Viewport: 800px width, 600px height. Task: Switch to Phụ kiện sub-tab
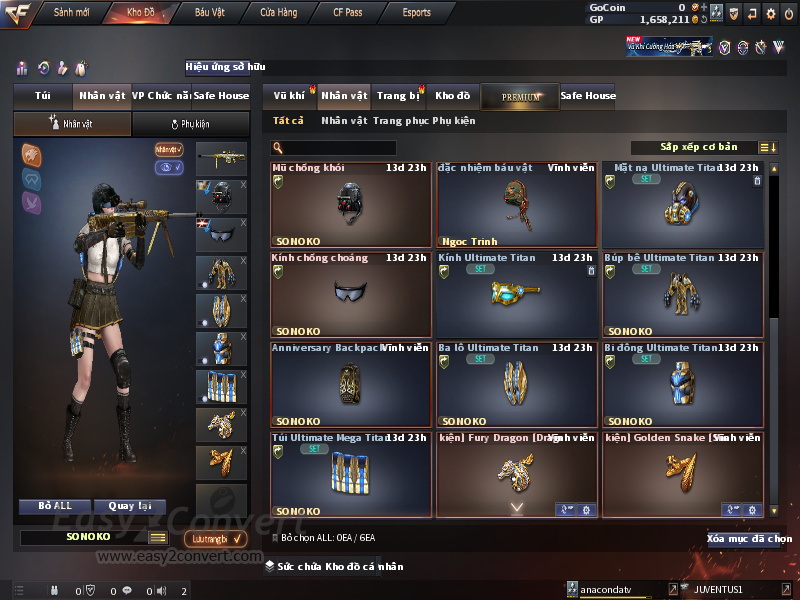coord(190,124)
